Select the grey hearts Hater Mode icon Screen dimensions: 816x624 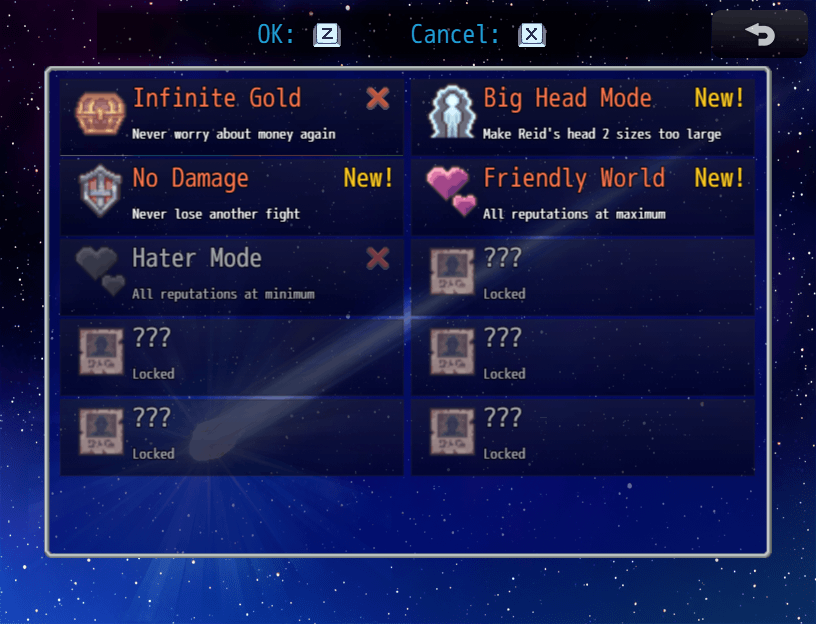click(x=101, y=271)
